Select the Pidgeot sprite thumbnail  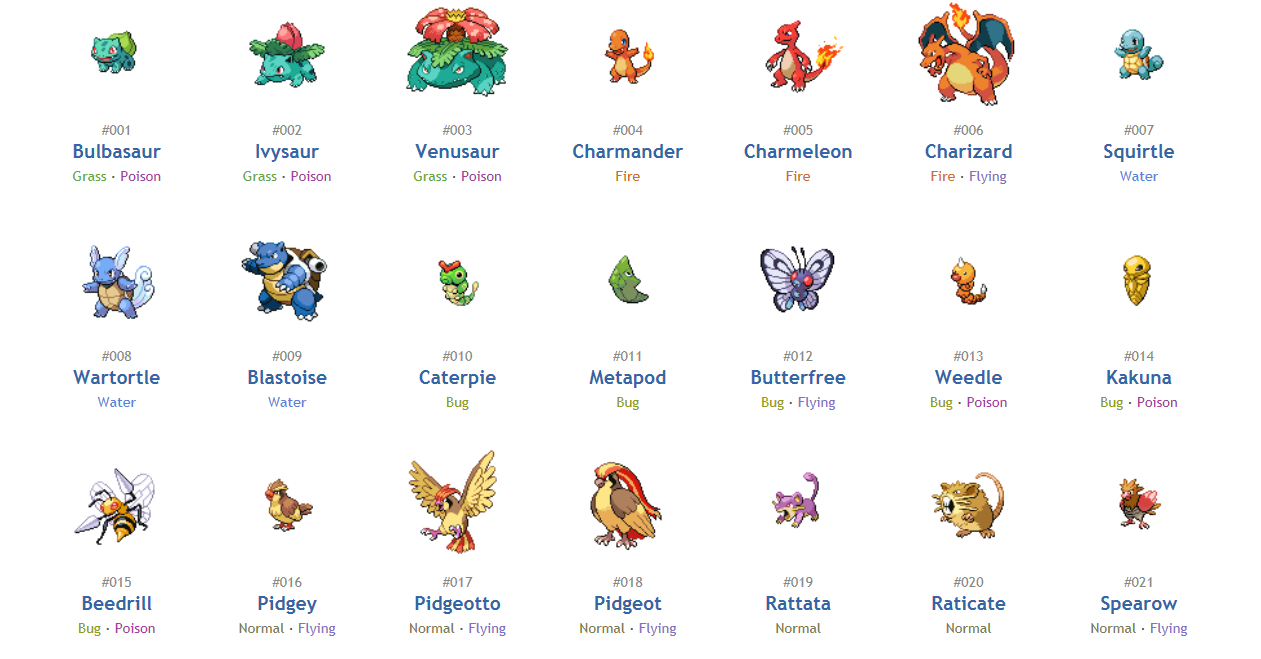[x=627, y=505]
